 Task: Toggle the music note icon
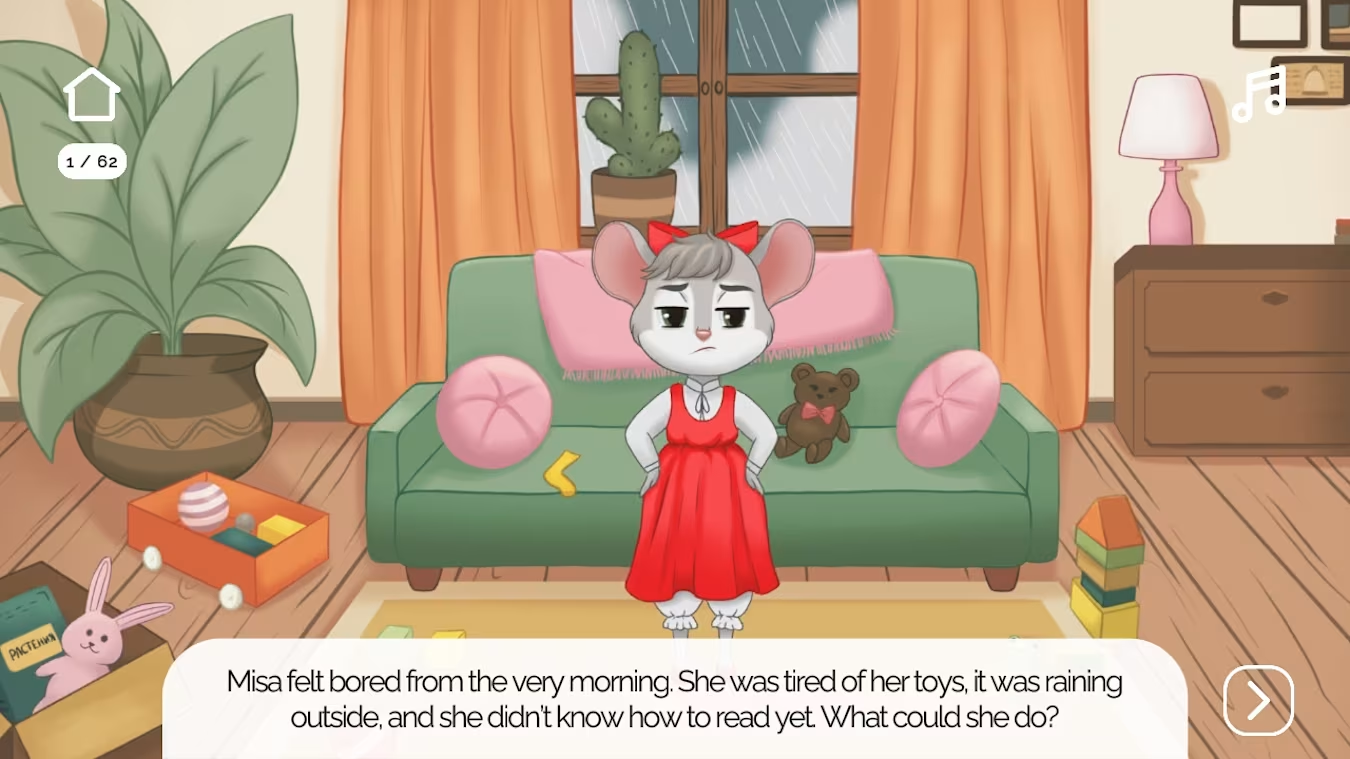click(1258, 95)
